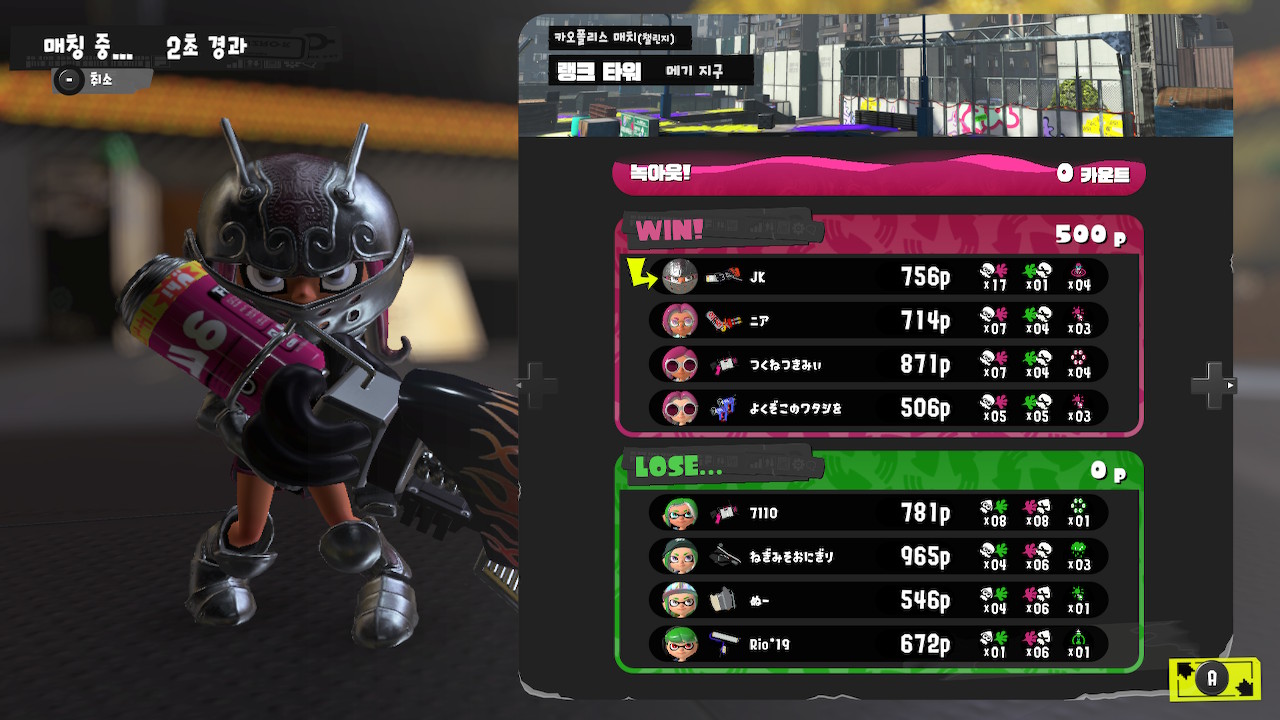Select player JK's result row
Viewport: 1280px width, 720px height.
[878, 276]
